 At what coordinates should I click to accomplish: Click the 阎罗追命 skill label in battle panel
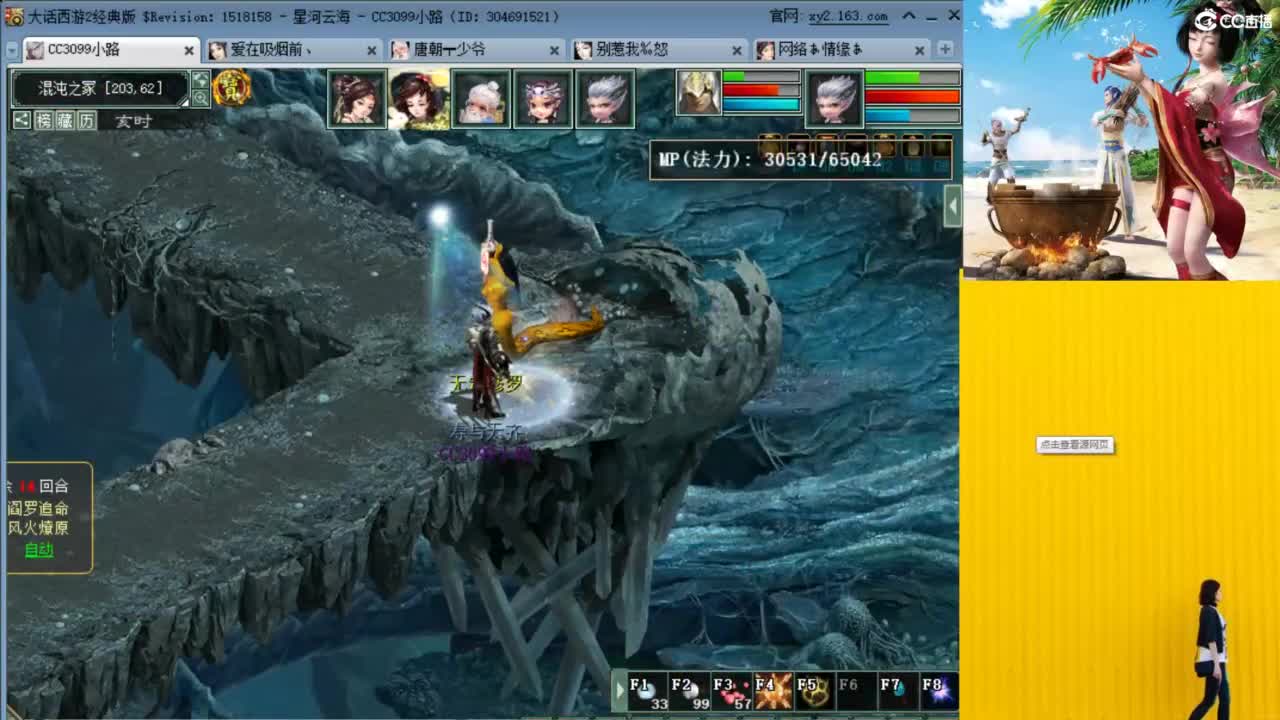(x=39, y=510)
